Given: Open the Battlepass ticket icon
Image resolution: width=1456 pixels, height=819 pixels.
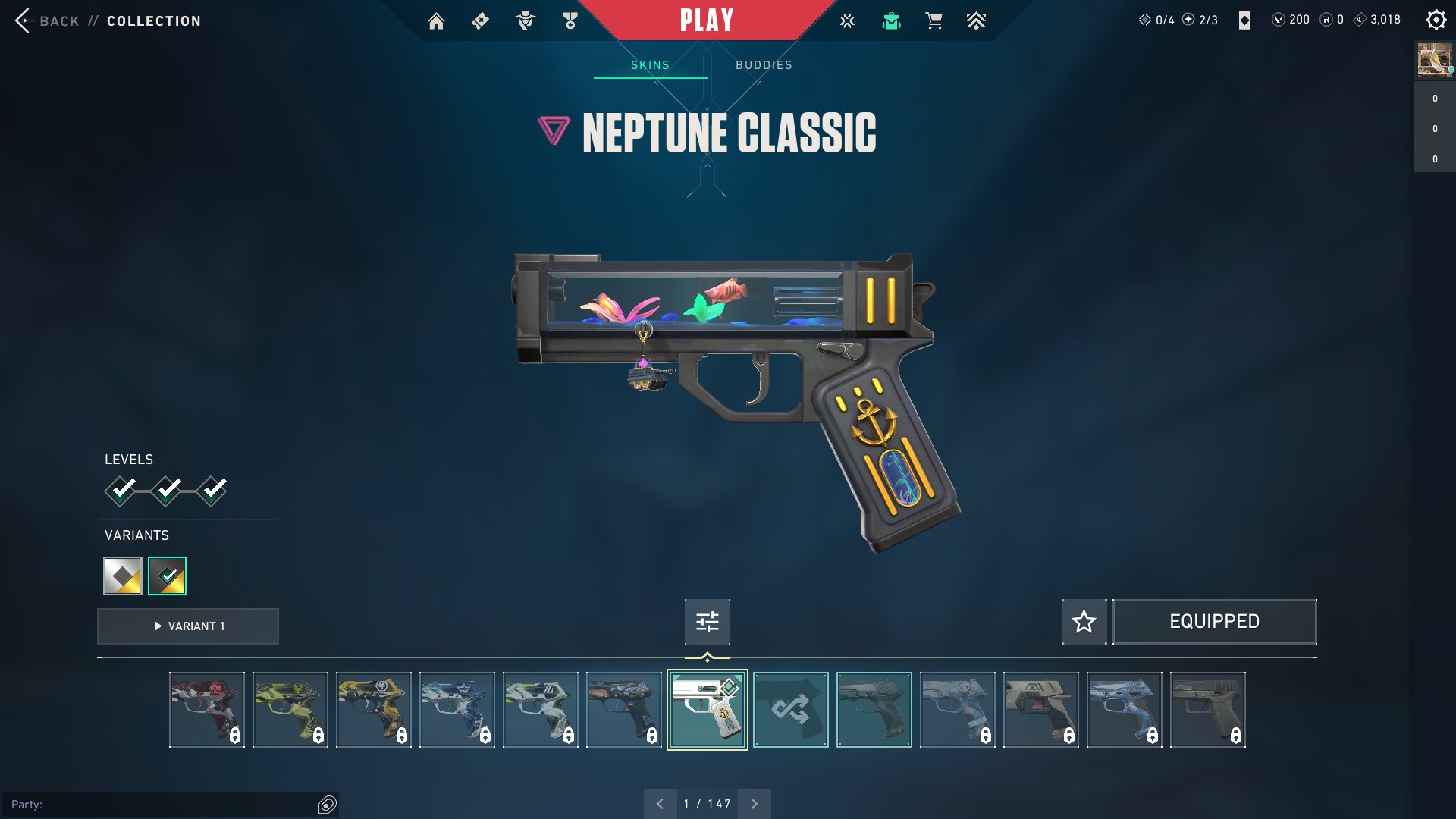Looking at the screenshot, I should [479, 20].
